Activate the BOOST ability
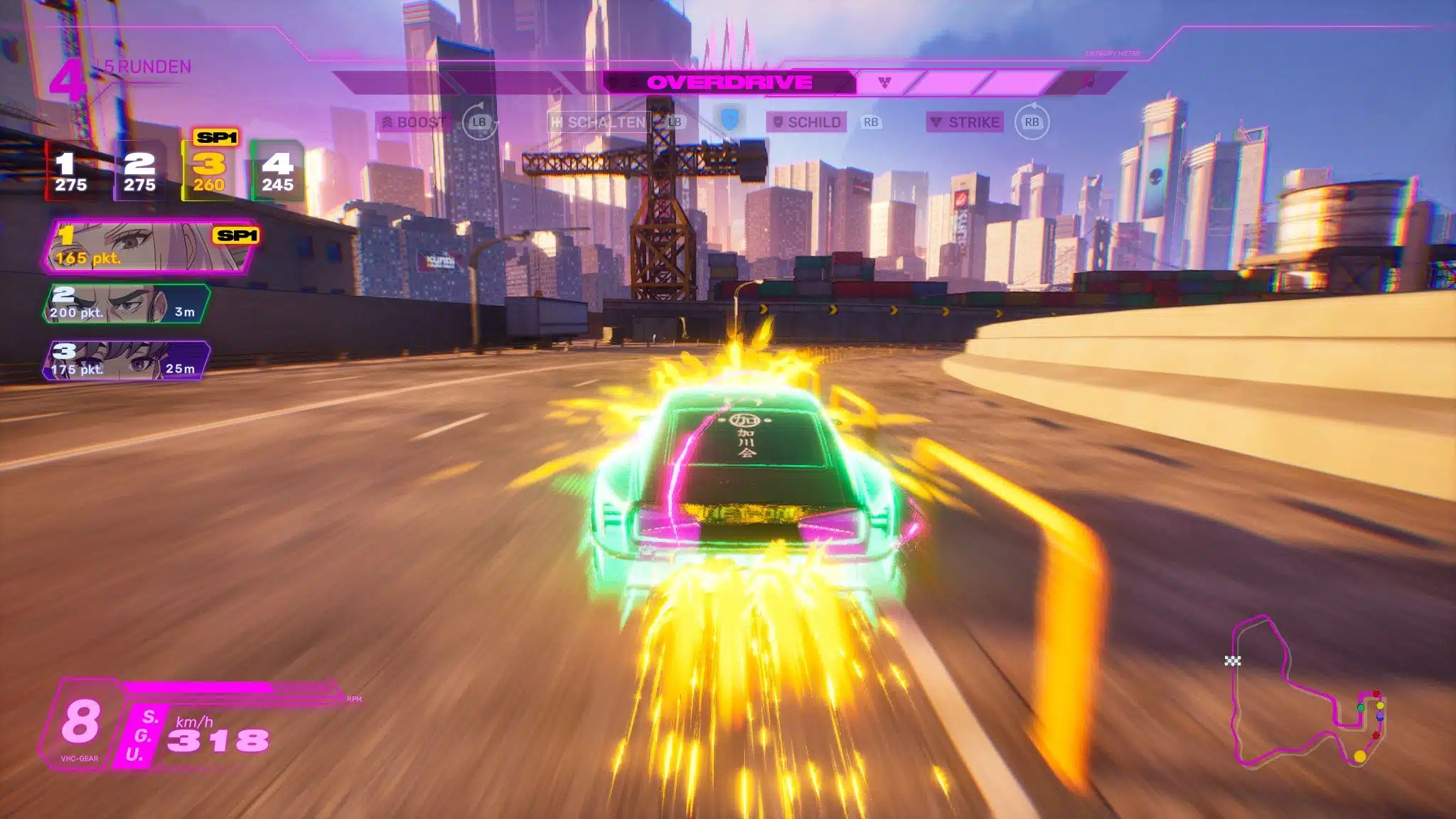 pos(412,122)
